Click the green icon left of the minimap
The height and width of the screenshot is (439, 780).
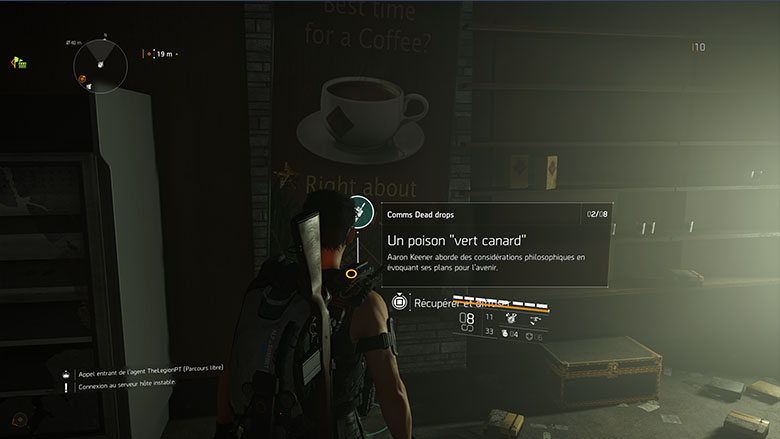tap(18, 63)
